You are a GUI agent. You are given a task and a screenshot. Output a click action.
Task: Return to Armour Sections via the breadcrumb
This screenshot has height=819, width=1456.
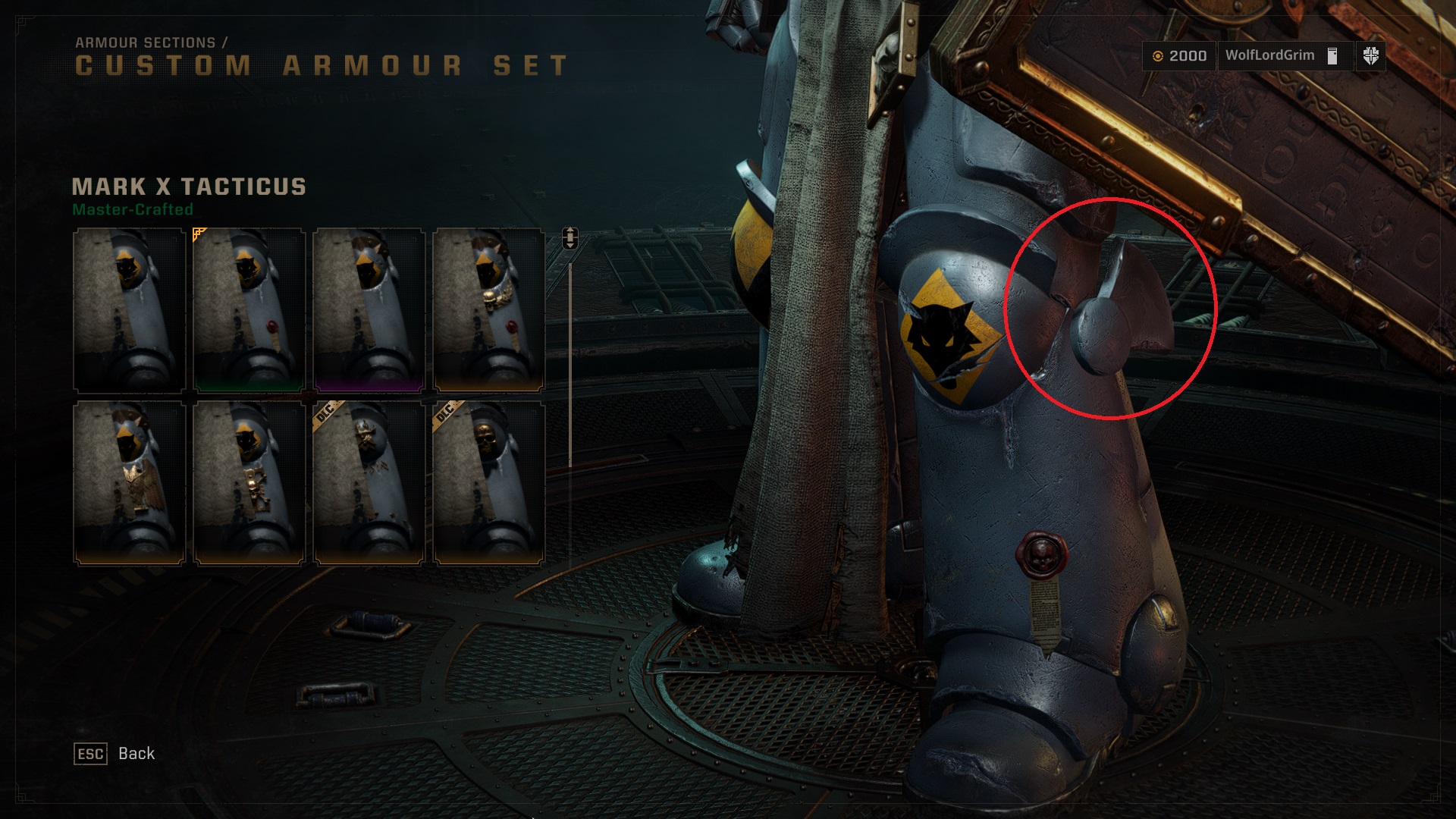click(x=145, y=43)
